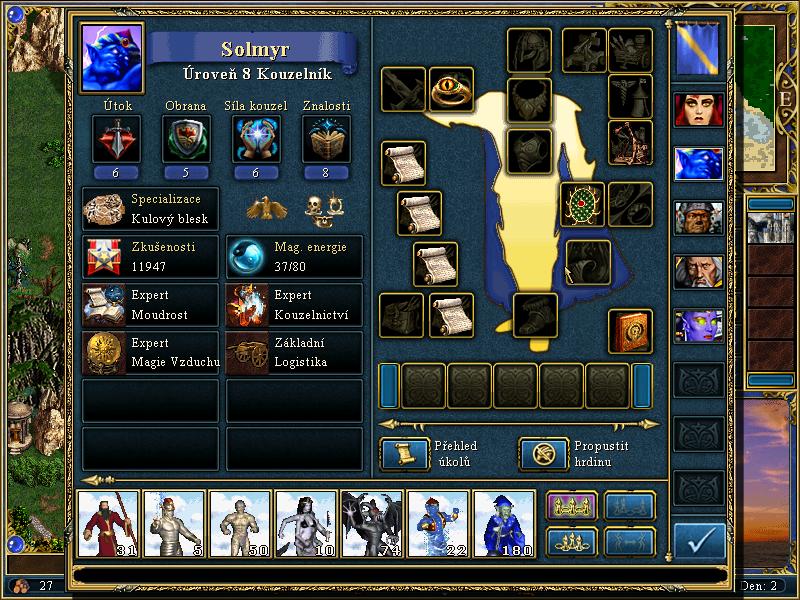800x600 pixels.
Task: Select the Základní Logistika skill
Action: [294, 353]
